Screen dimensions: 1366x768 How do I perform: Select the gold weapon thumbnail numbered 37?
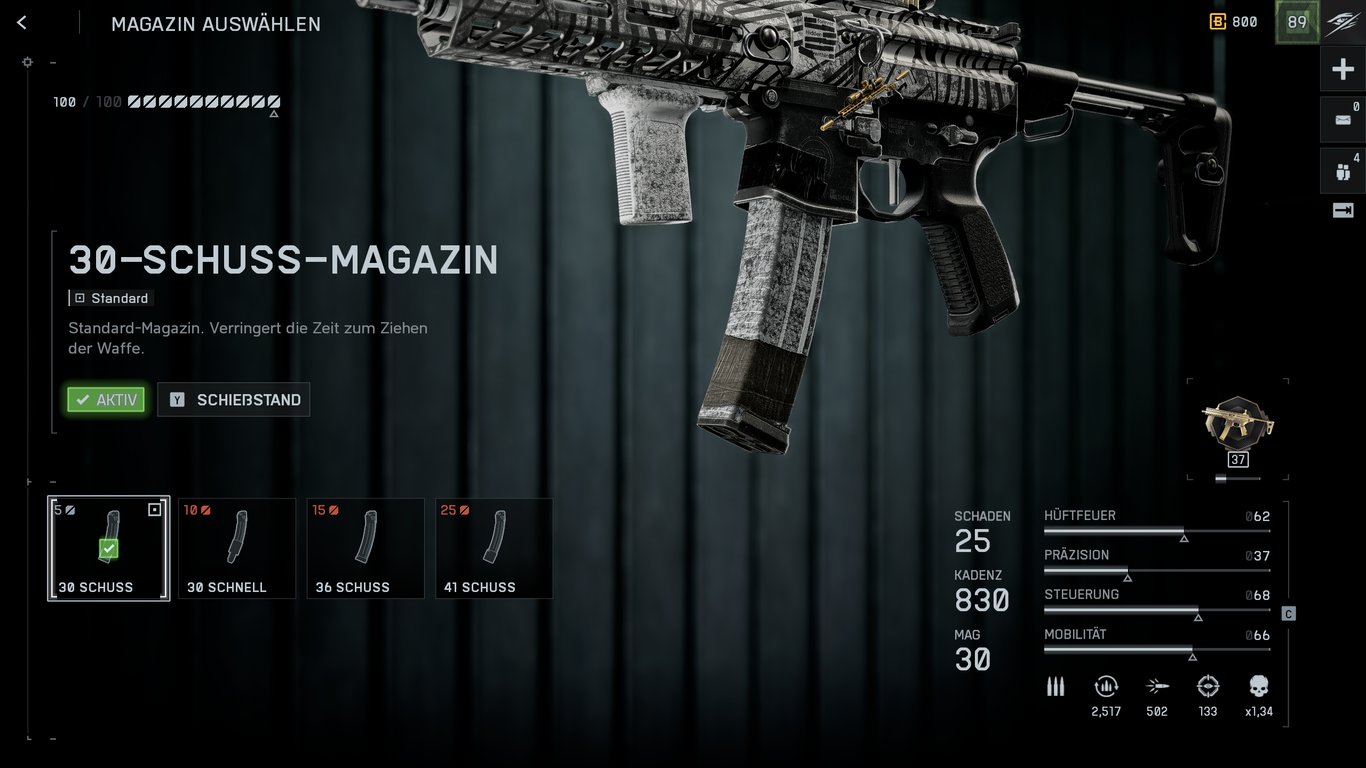1237,425
